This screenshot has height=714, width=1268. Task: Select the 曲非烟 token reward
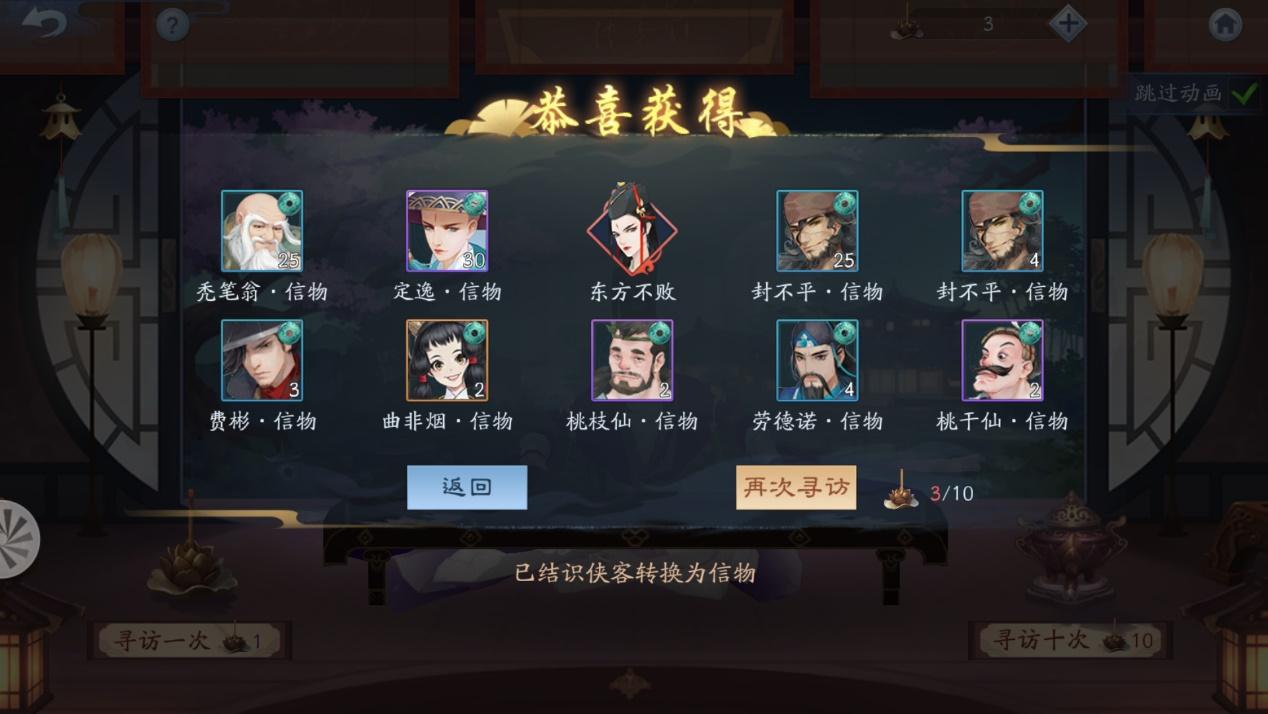coord(447,360)
